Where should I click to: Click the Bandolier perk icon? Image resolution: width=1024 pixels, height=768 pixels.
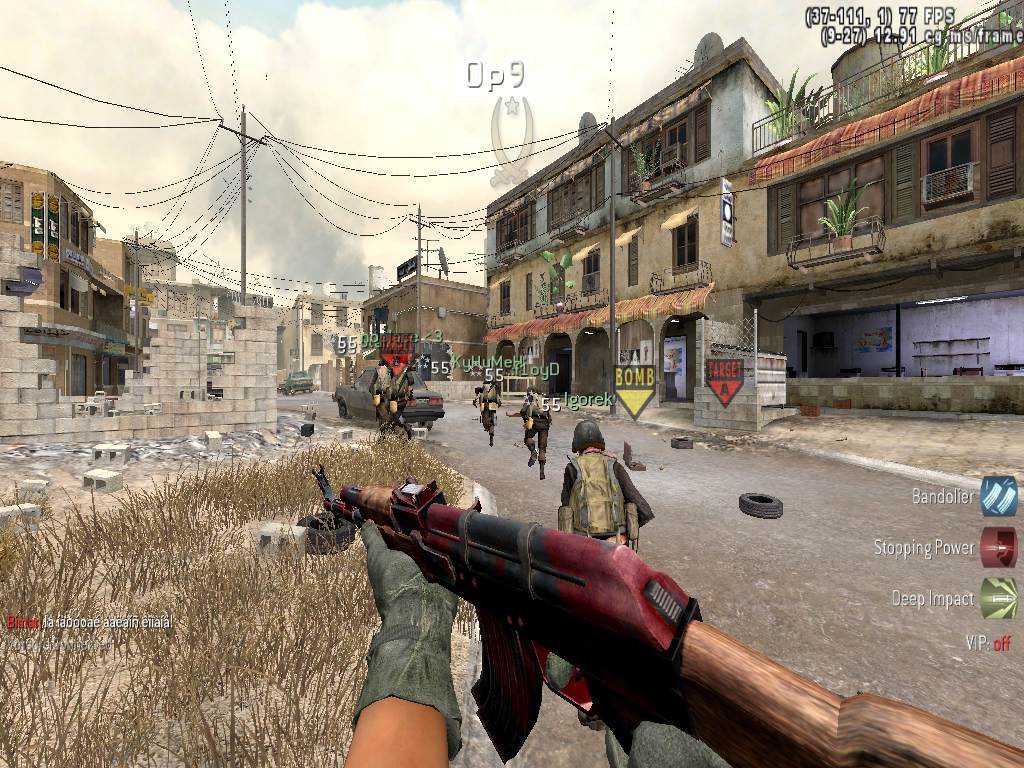998,496
